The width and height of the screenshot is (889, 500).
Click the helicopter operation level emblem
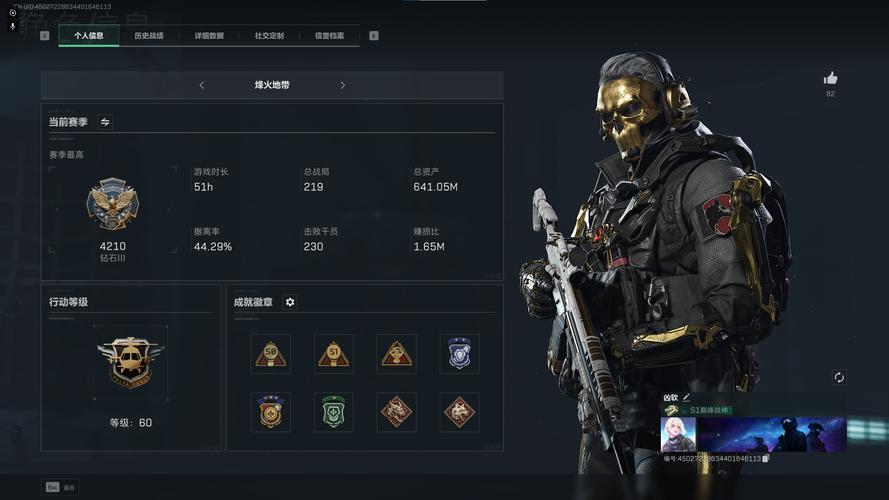tap(130, 362)
